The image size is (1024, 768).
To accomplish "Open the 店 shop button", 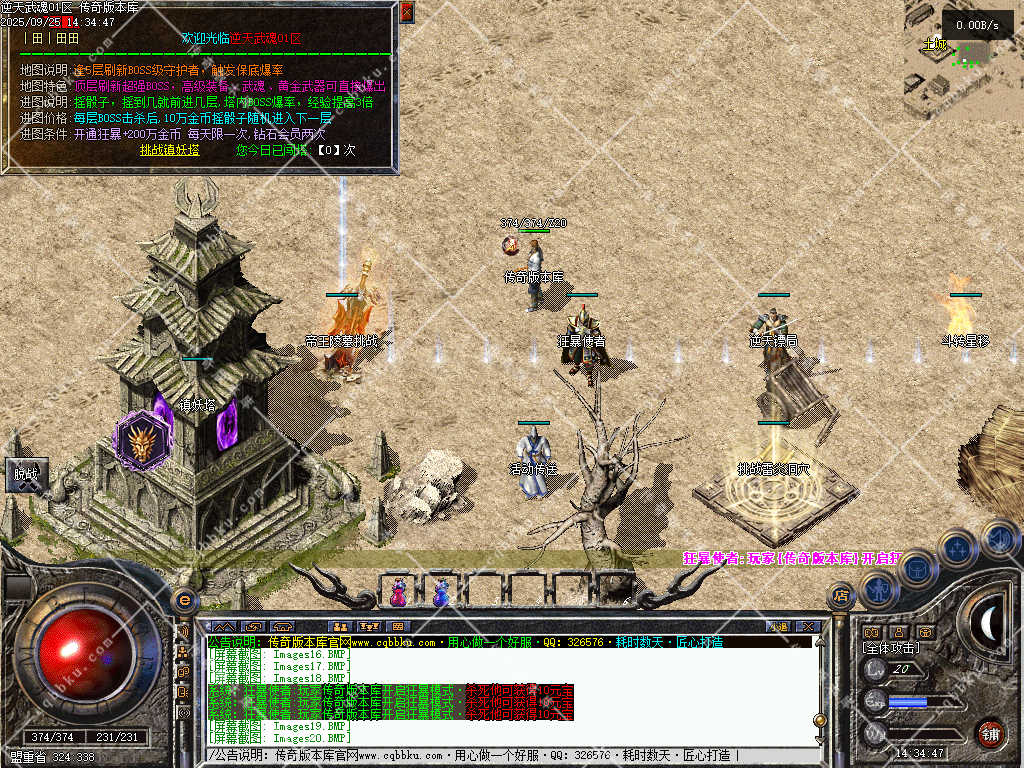I will [841, 597].
